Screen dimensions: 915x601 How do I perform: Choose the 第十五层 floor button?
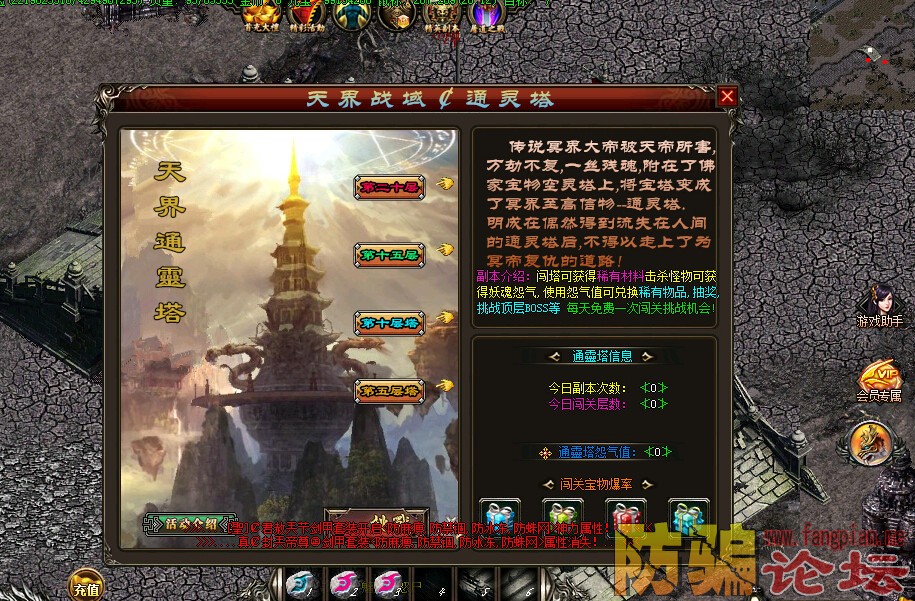coord(390,255)
